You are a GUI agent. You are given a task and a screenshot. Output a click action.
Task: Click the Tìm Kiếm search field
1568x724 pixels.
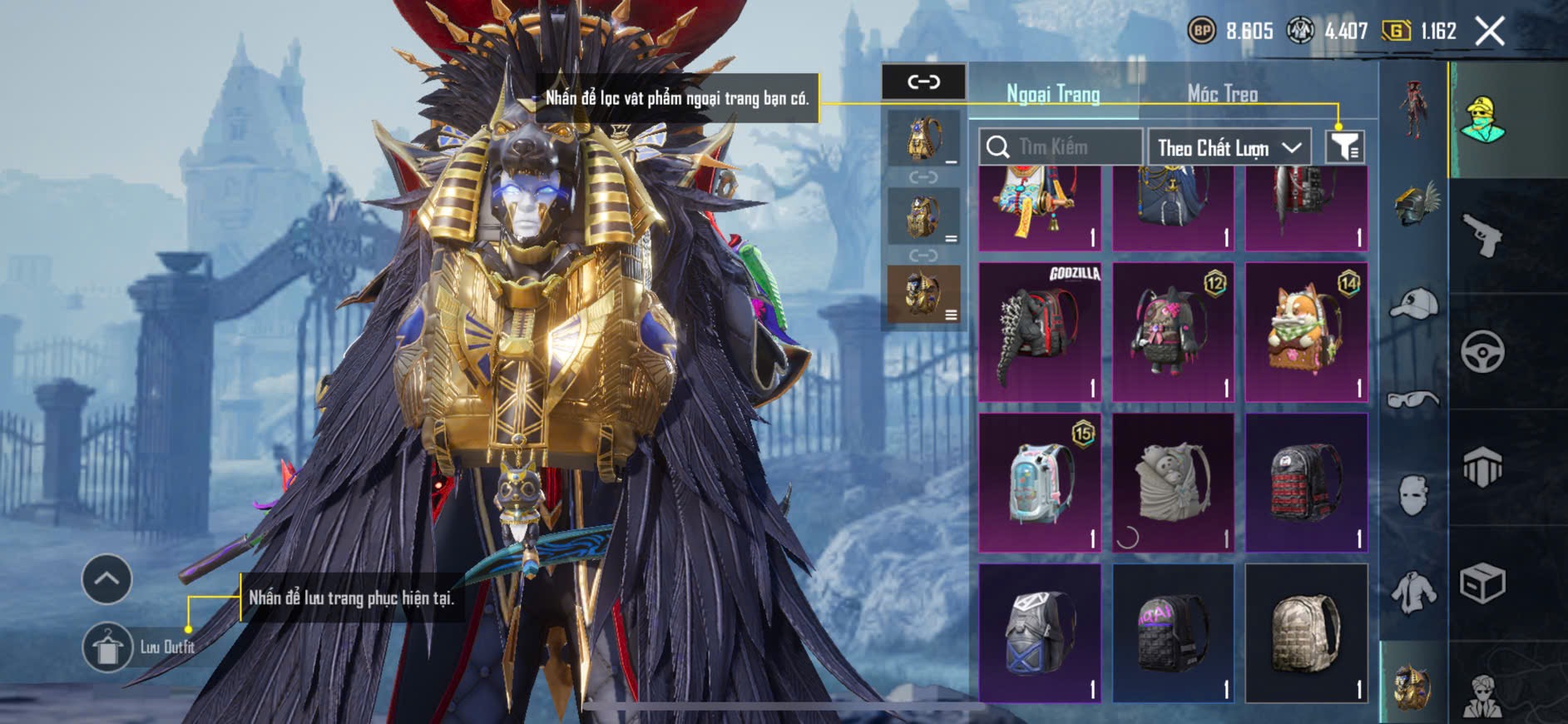[1061, 147]
